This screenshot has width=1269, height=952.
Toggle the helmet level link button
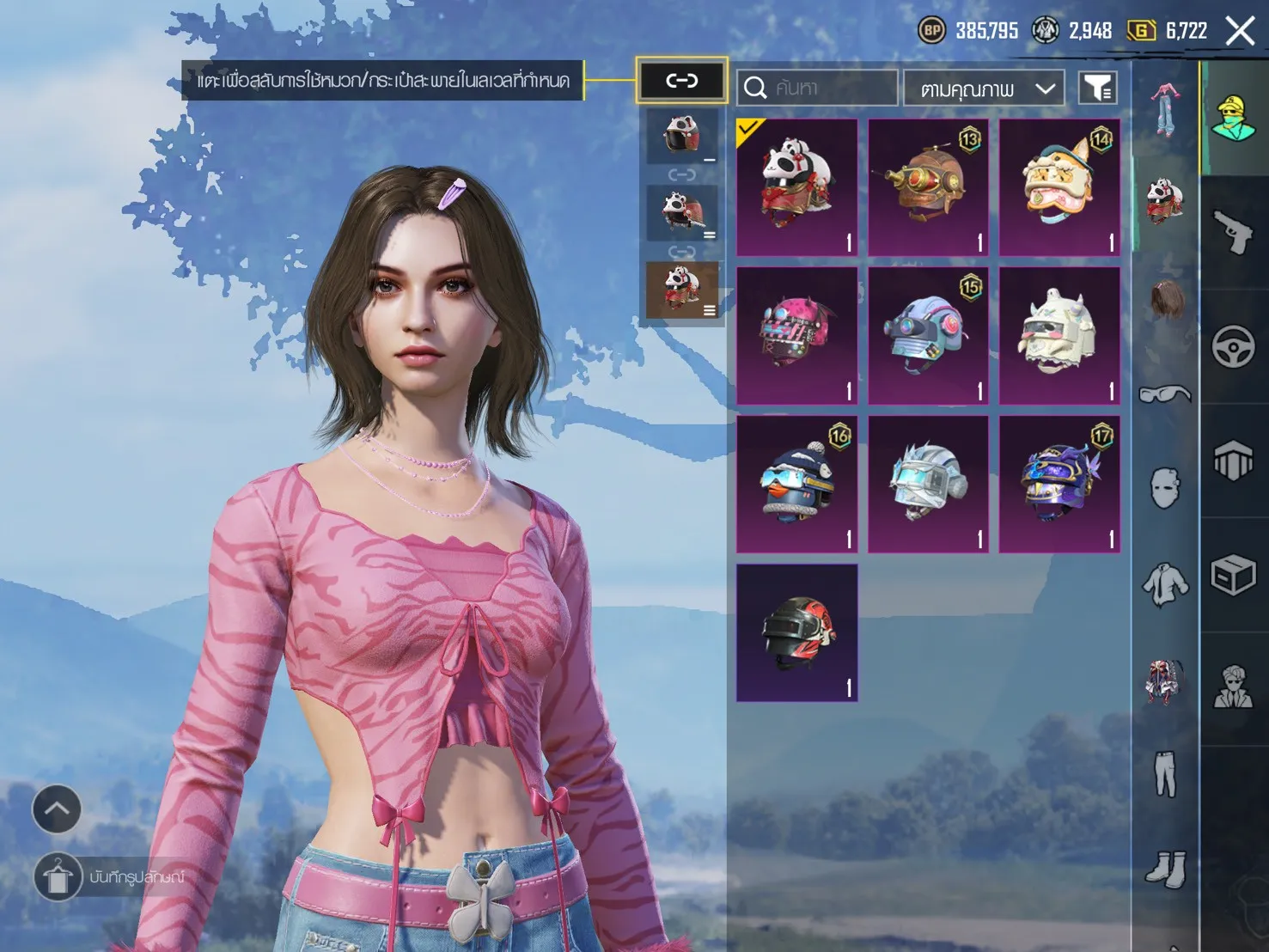point(681,81)
